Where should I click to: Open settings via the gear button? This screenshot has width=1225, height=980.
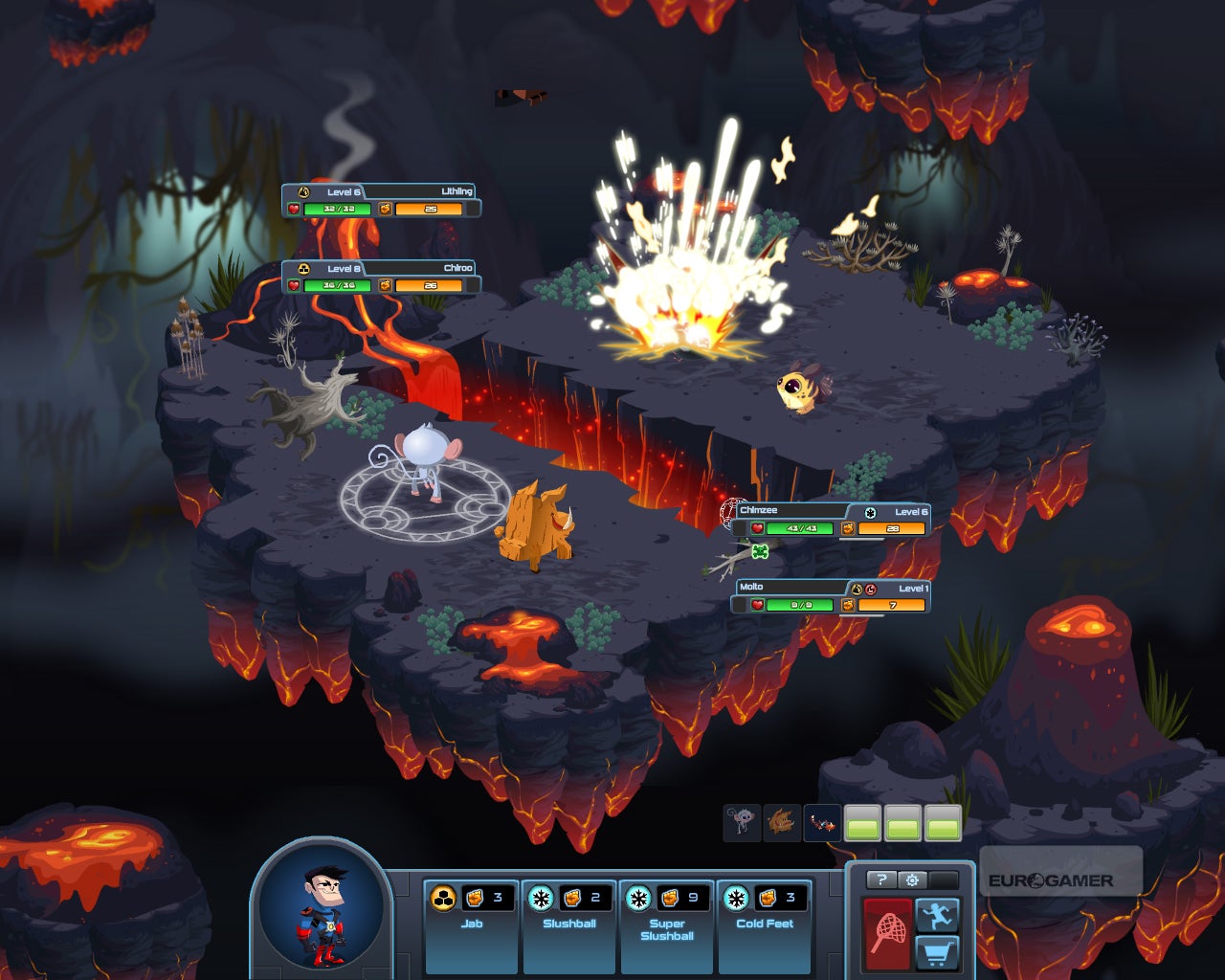[x=912, y=880]
